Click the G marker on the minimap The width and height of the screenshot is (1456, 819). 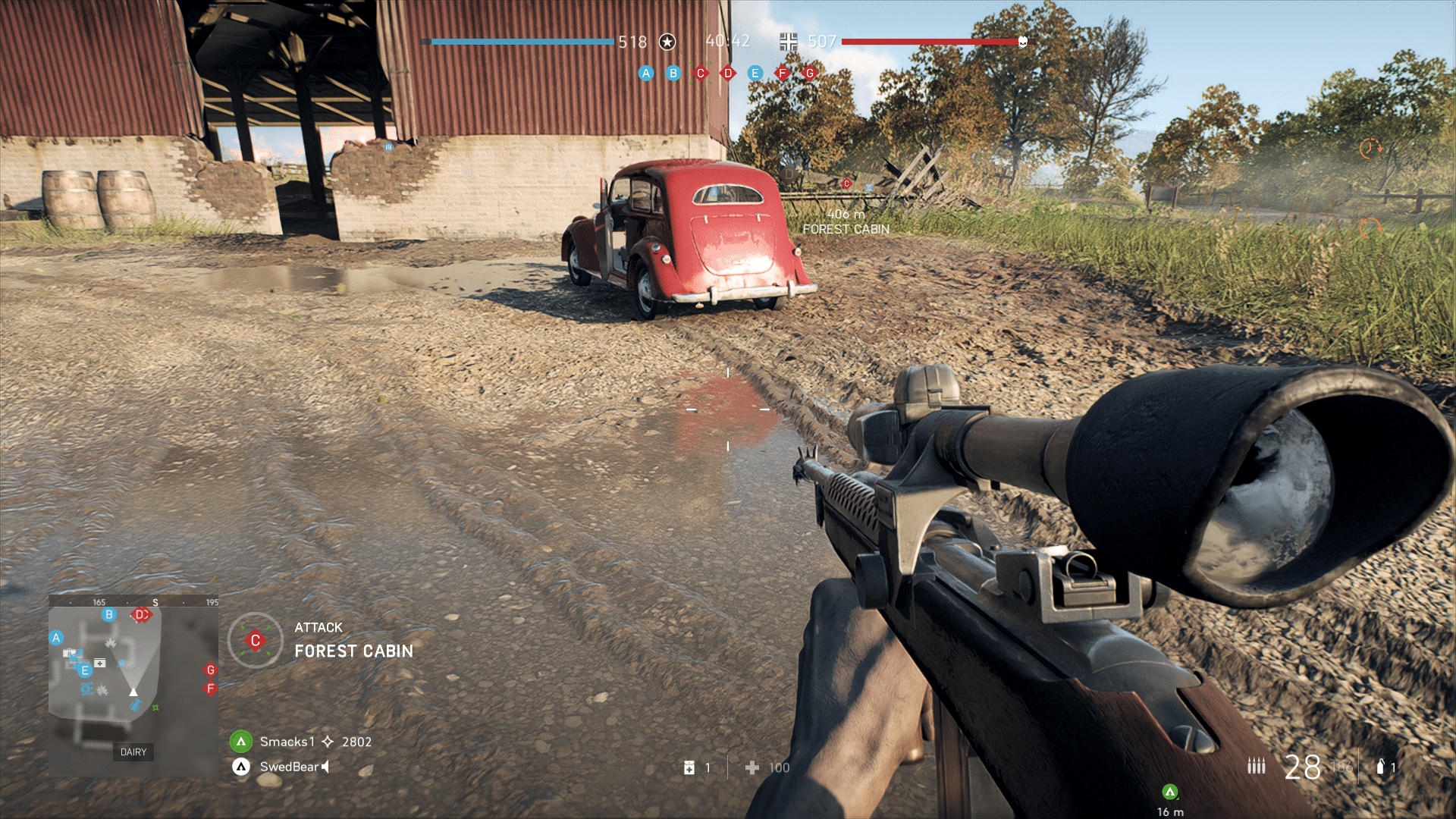211,670
